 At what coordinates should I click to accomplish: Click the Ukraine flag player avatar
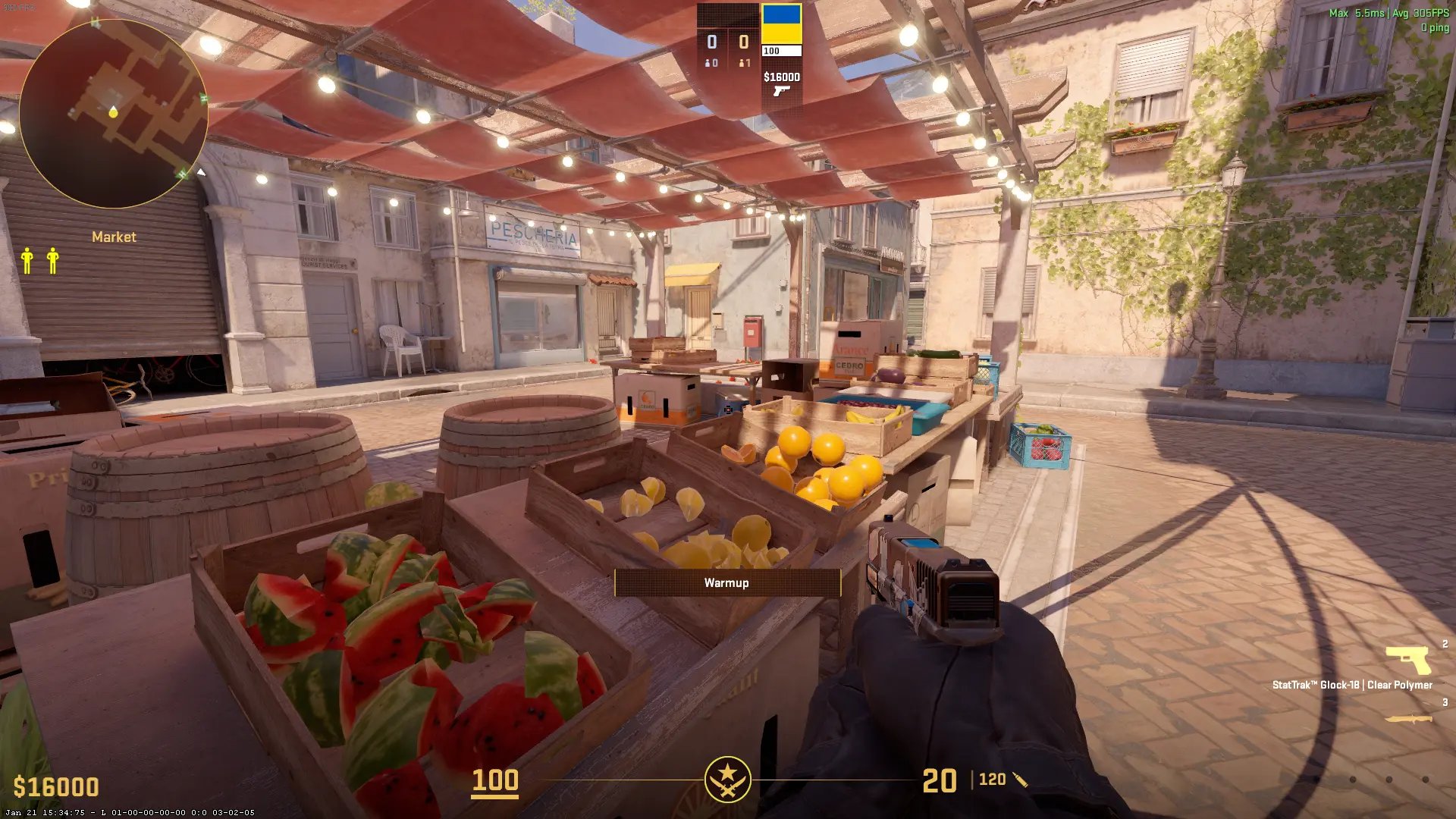point(781,24)
